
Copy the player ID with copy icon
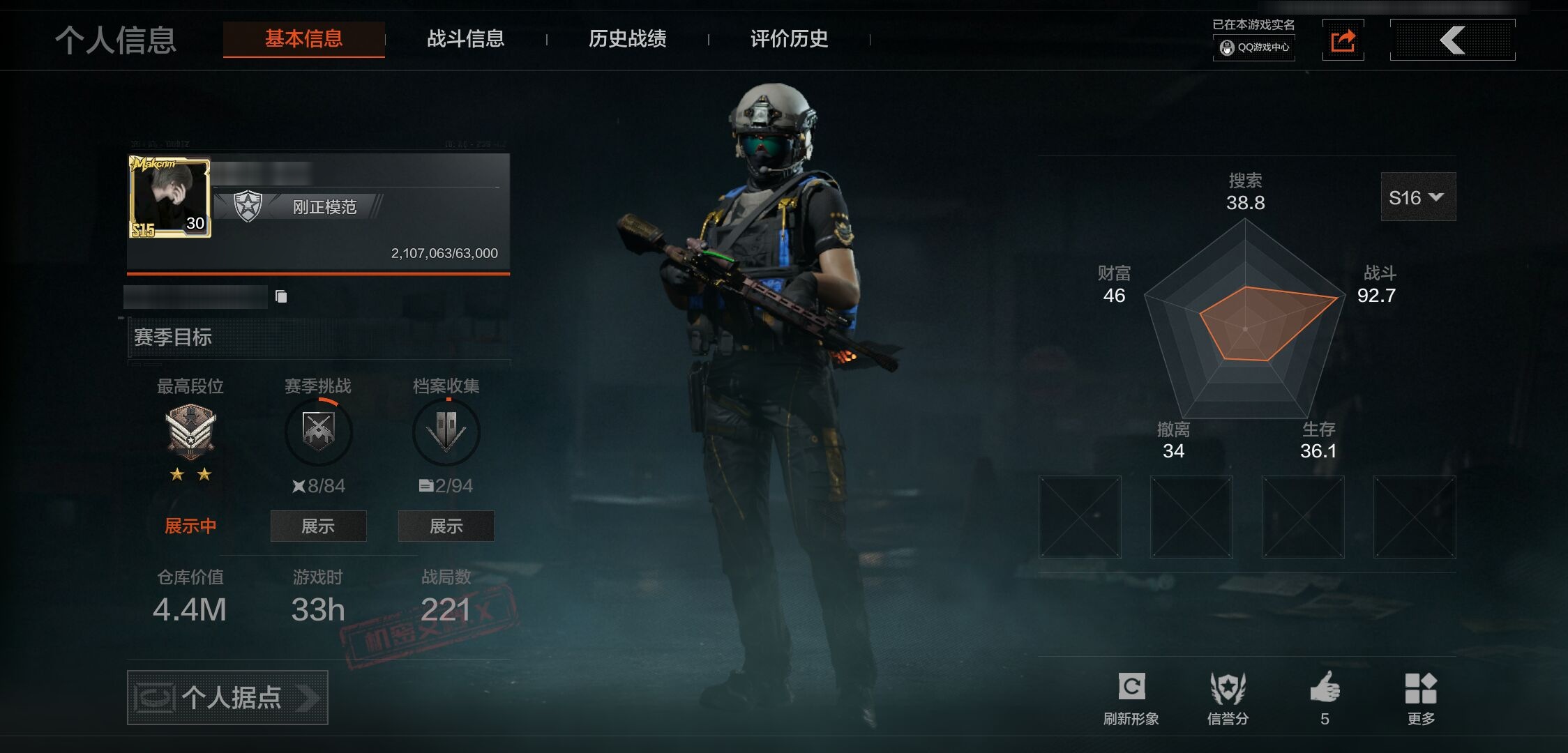pyautogui.click(x=281, y=297)
